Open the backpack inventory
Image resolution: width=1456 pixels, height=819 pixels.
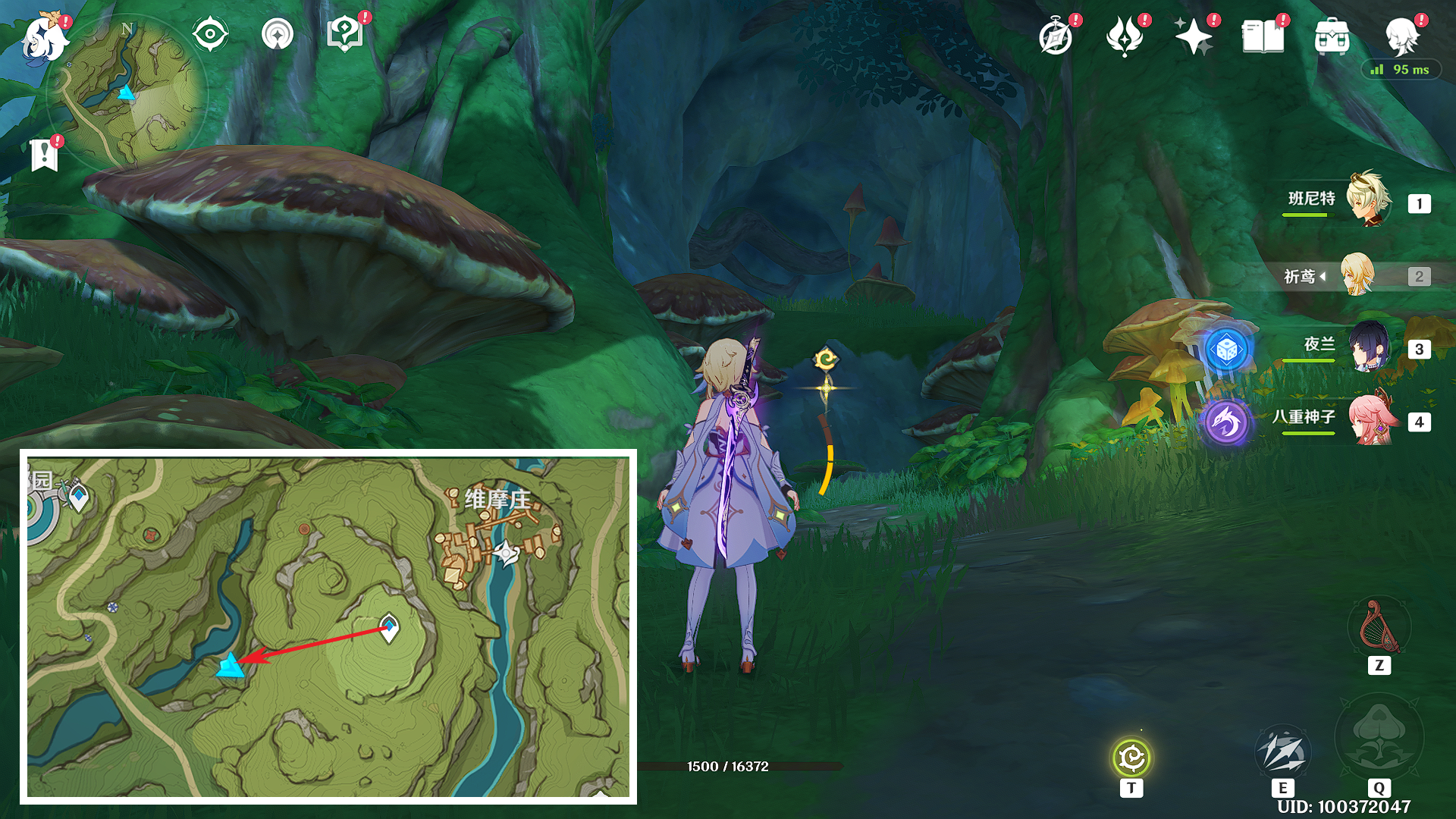coord(1332,37)
